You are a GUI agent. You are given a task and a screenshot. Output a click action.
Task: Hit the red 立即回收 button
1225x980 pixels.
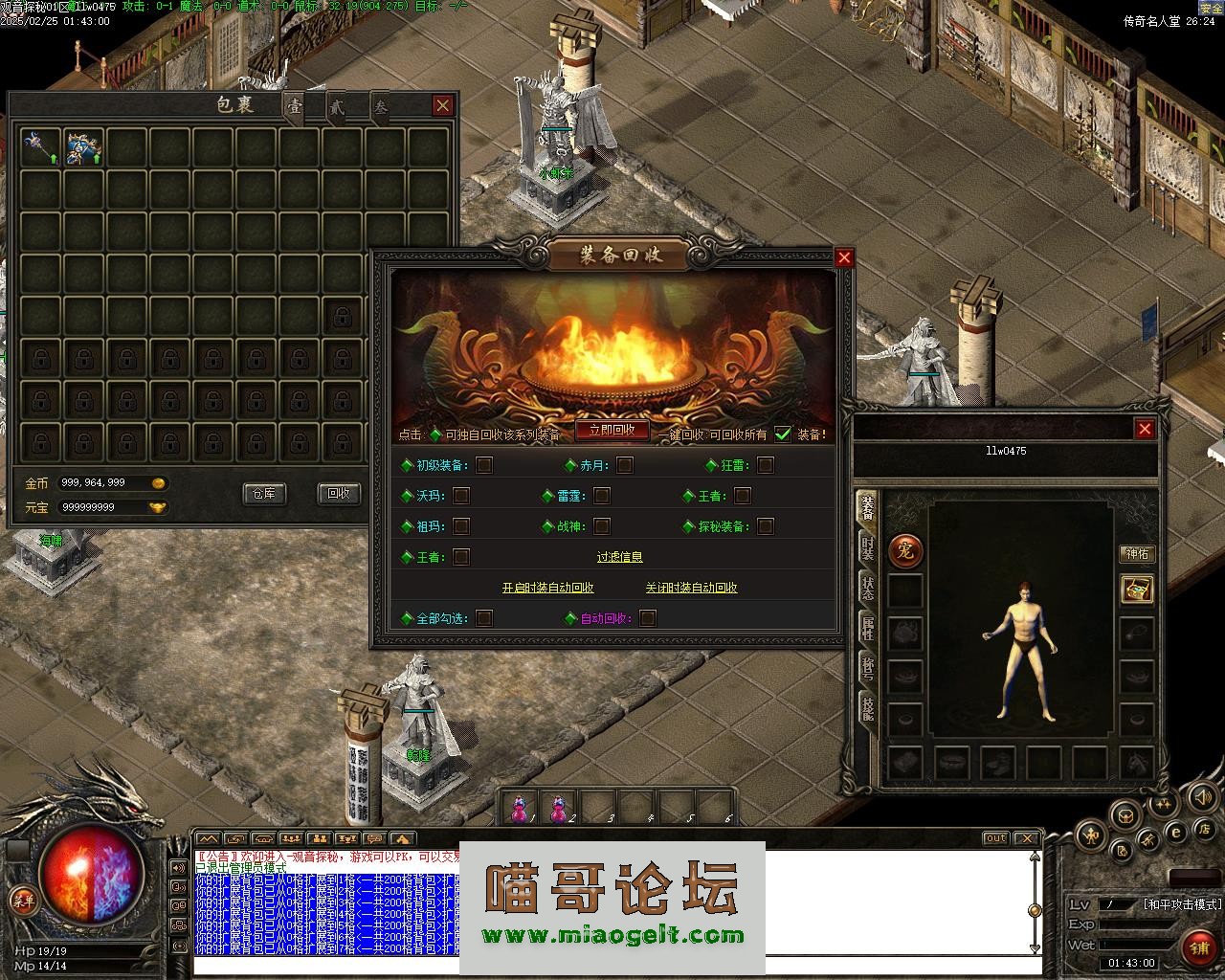pos(612,431)
